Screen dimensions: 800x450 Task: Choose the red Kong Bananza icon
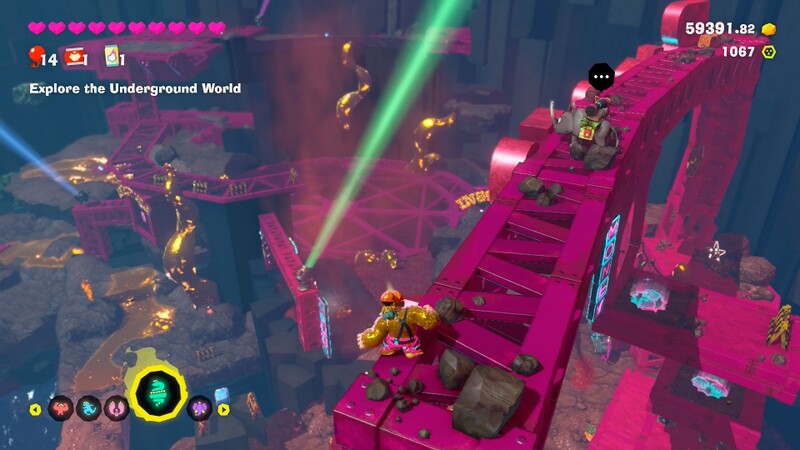click(x=59, y=408)
